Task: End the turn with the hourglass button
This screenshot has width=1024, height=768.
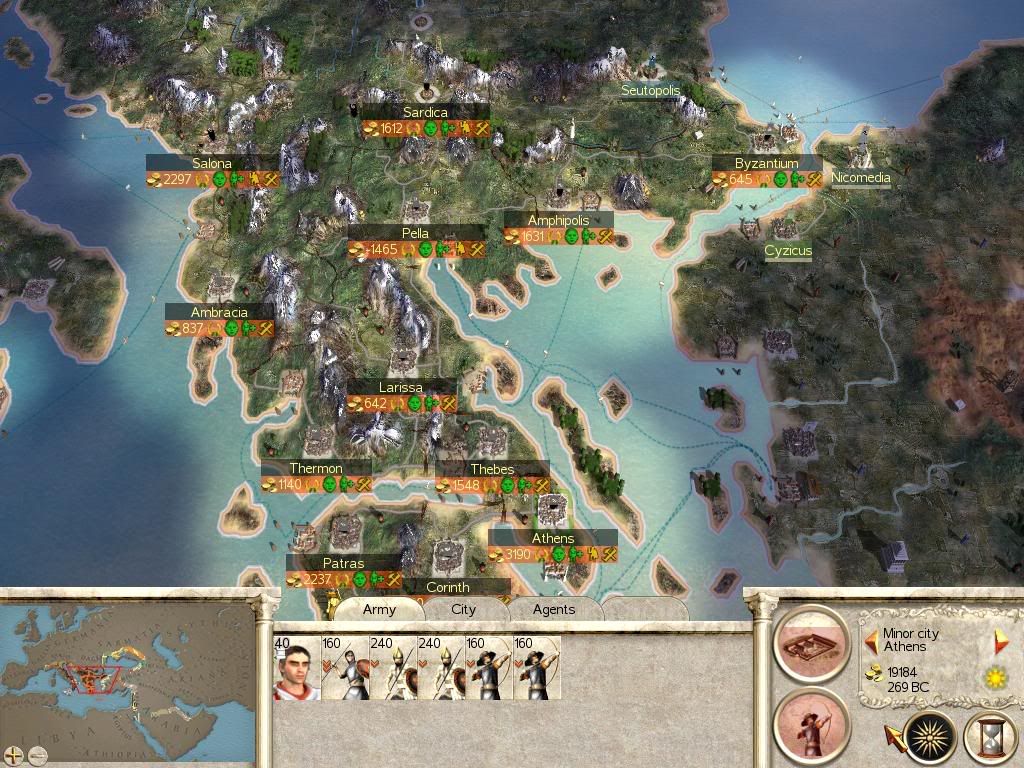Action: click(x=990, y=738)
